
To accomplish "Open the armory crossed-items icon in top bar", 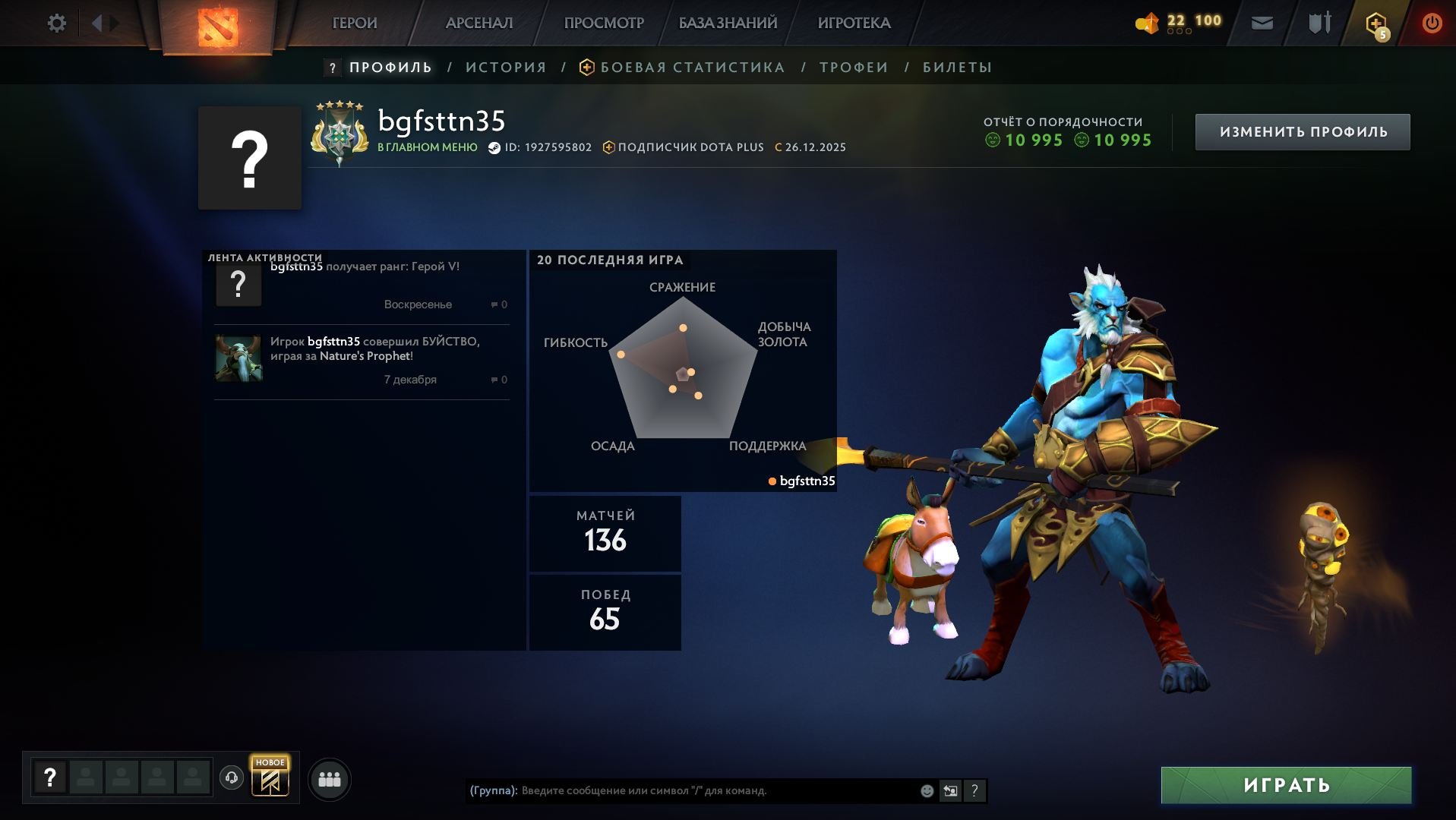I will [x=1319, y=23].
